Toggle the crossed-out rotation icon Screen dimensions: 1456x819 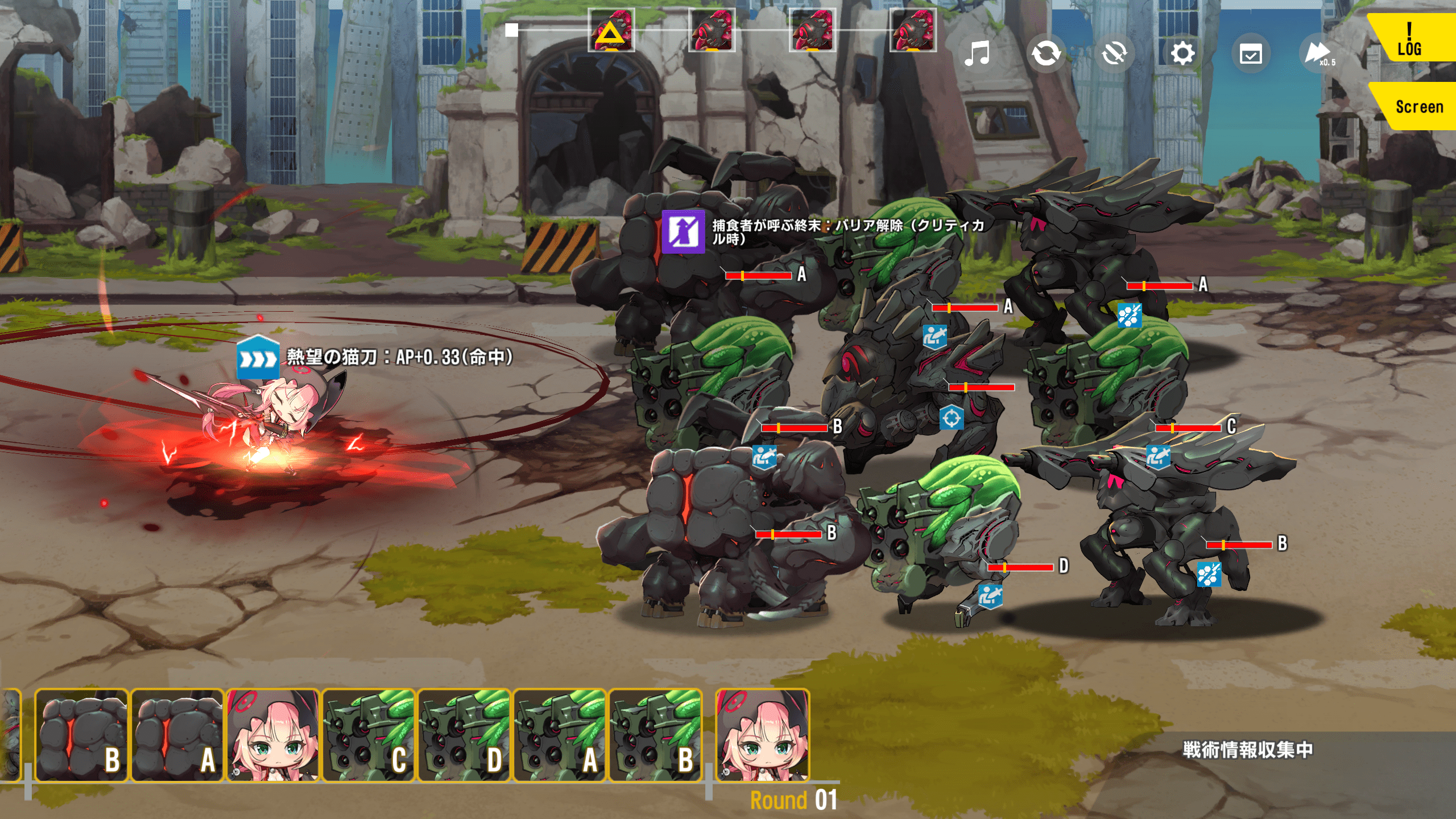(x=1114, y=54)
